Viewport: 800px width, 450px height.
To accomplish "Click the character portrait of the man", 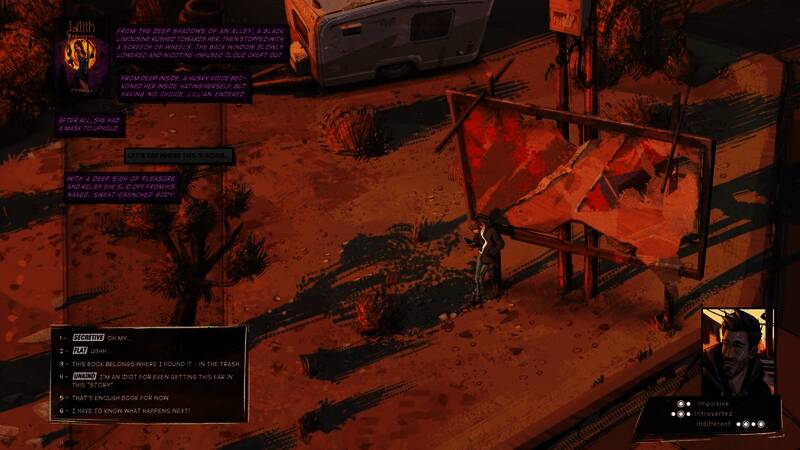I will point(736,351).
